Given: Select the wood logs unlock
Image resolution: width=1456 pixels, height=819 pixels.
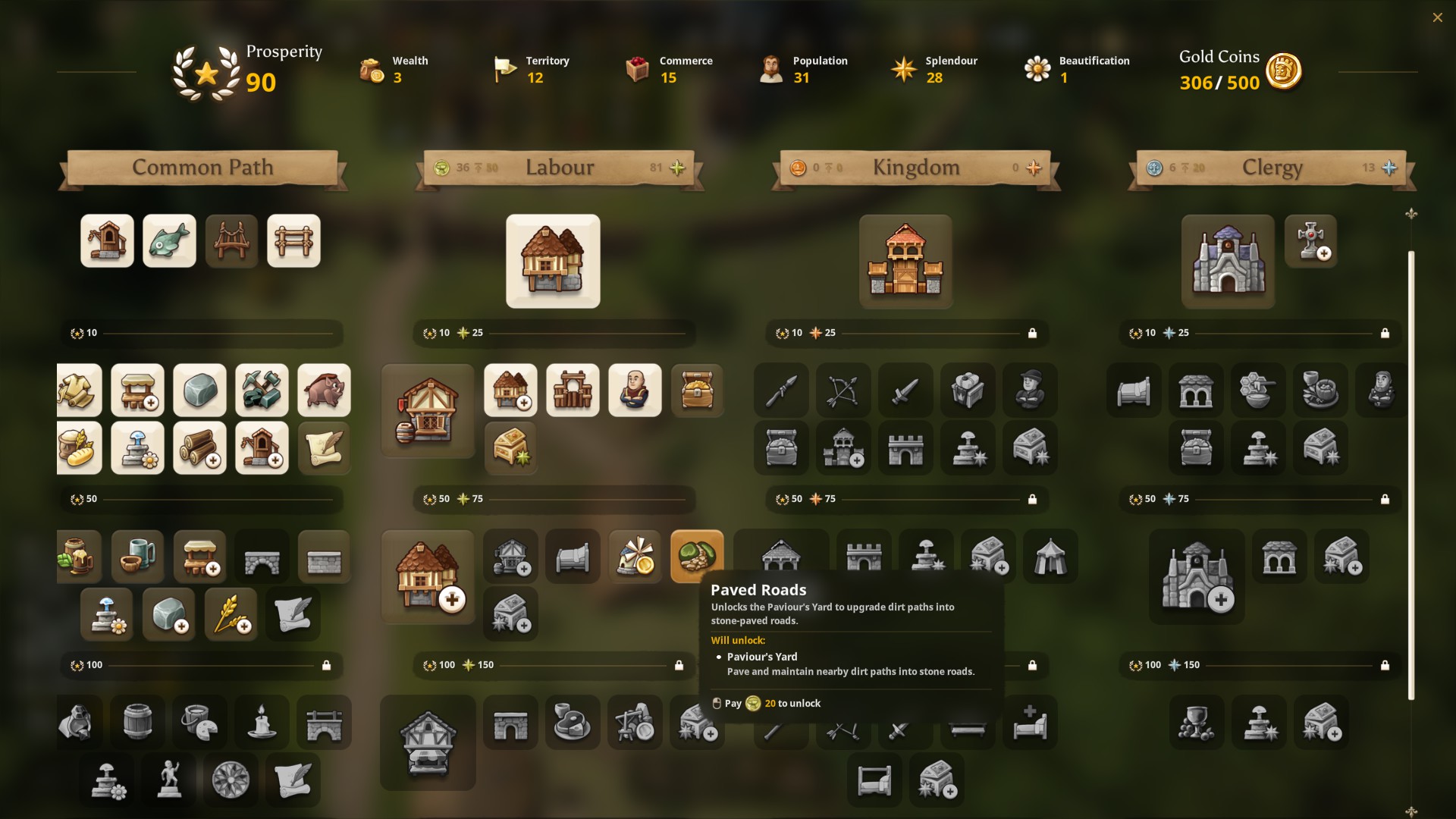Looking at the screenshot, I should (x=199, y=448).
